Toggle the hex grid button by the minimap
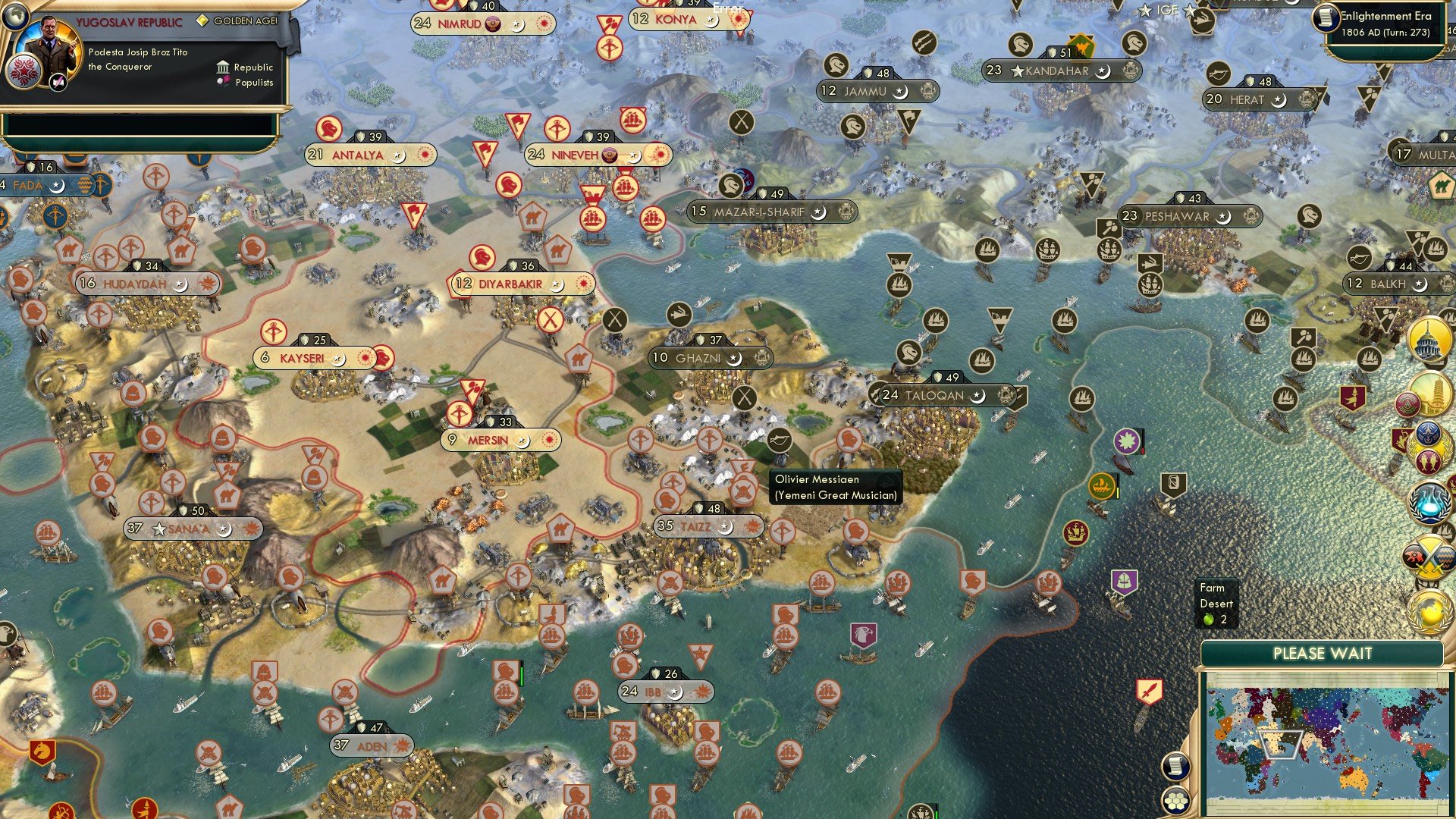The height and width of the screenshot is (819, 1456). point(1175,800)
